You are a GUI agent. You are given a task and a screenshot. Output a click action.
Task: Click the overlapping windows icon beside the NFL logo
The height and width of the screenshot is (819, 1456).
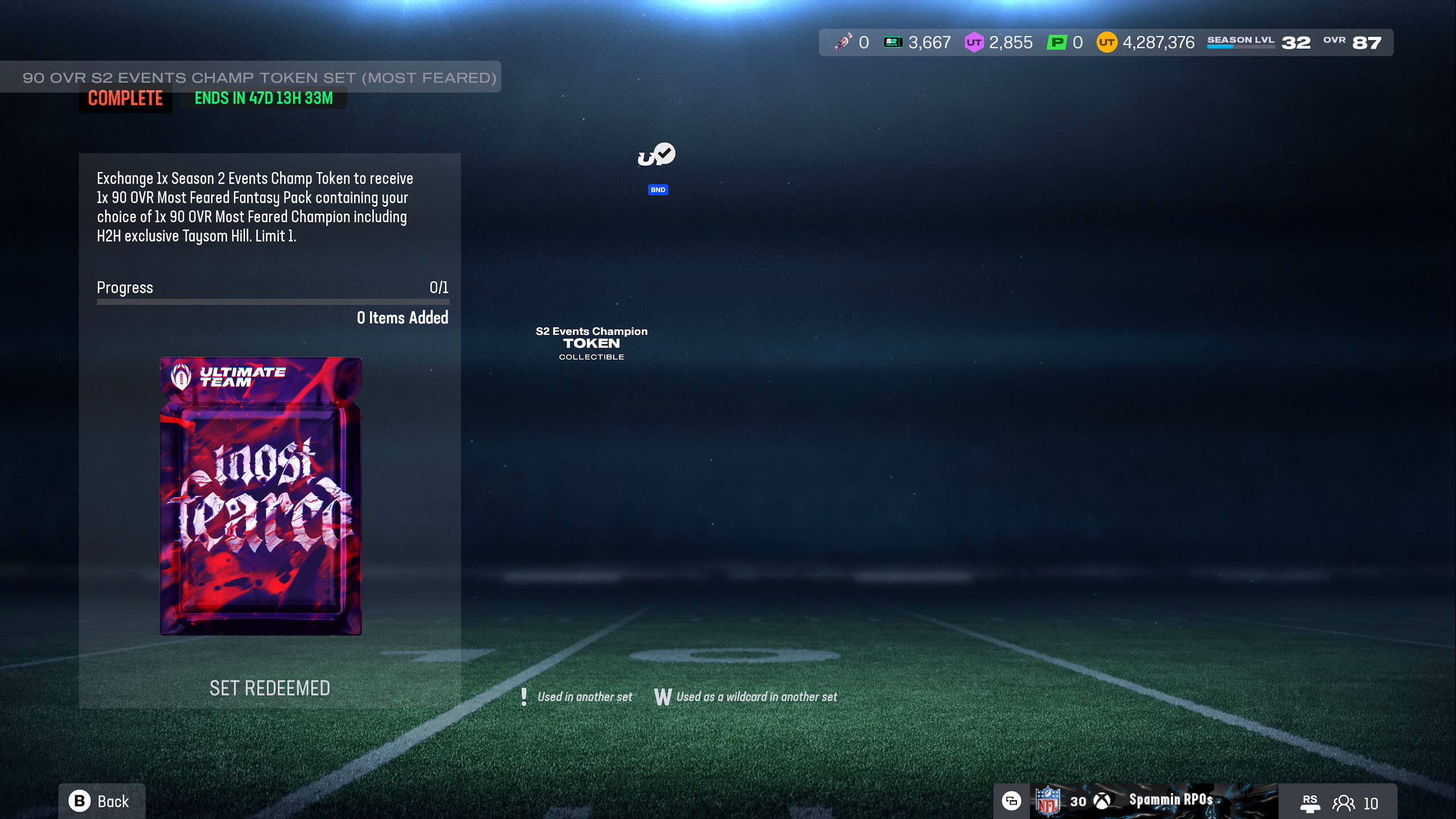pyautogui.click(x=1011, y=801)
